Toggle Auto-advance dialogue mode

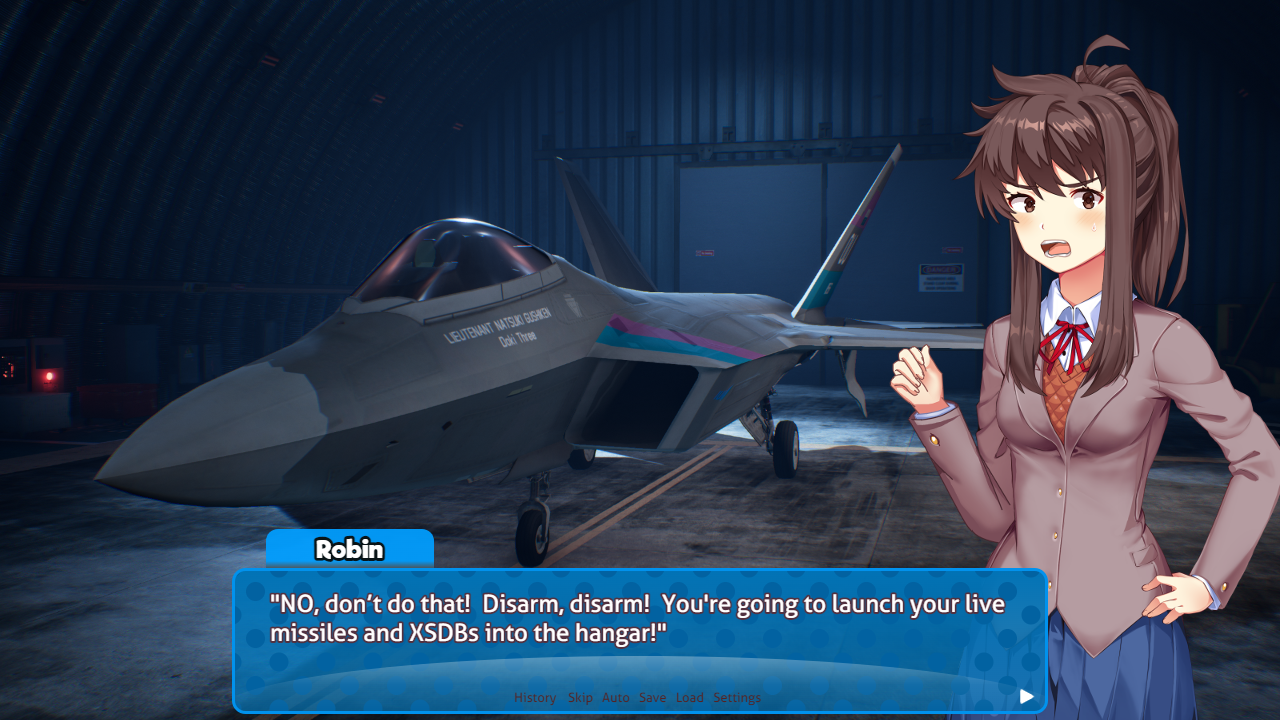coord(616,697)
